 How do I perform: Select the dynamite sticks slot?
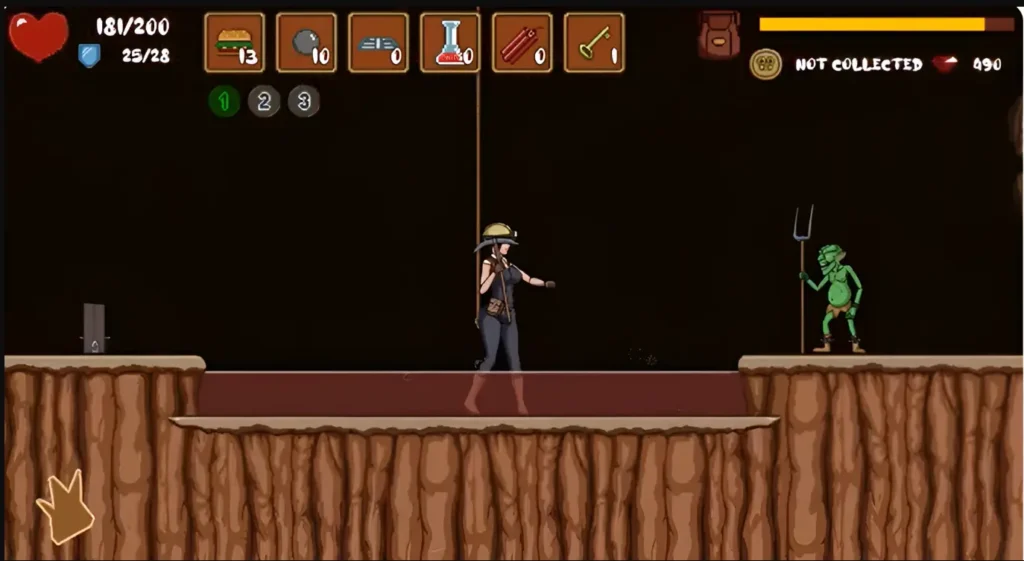tap(522, 43)
